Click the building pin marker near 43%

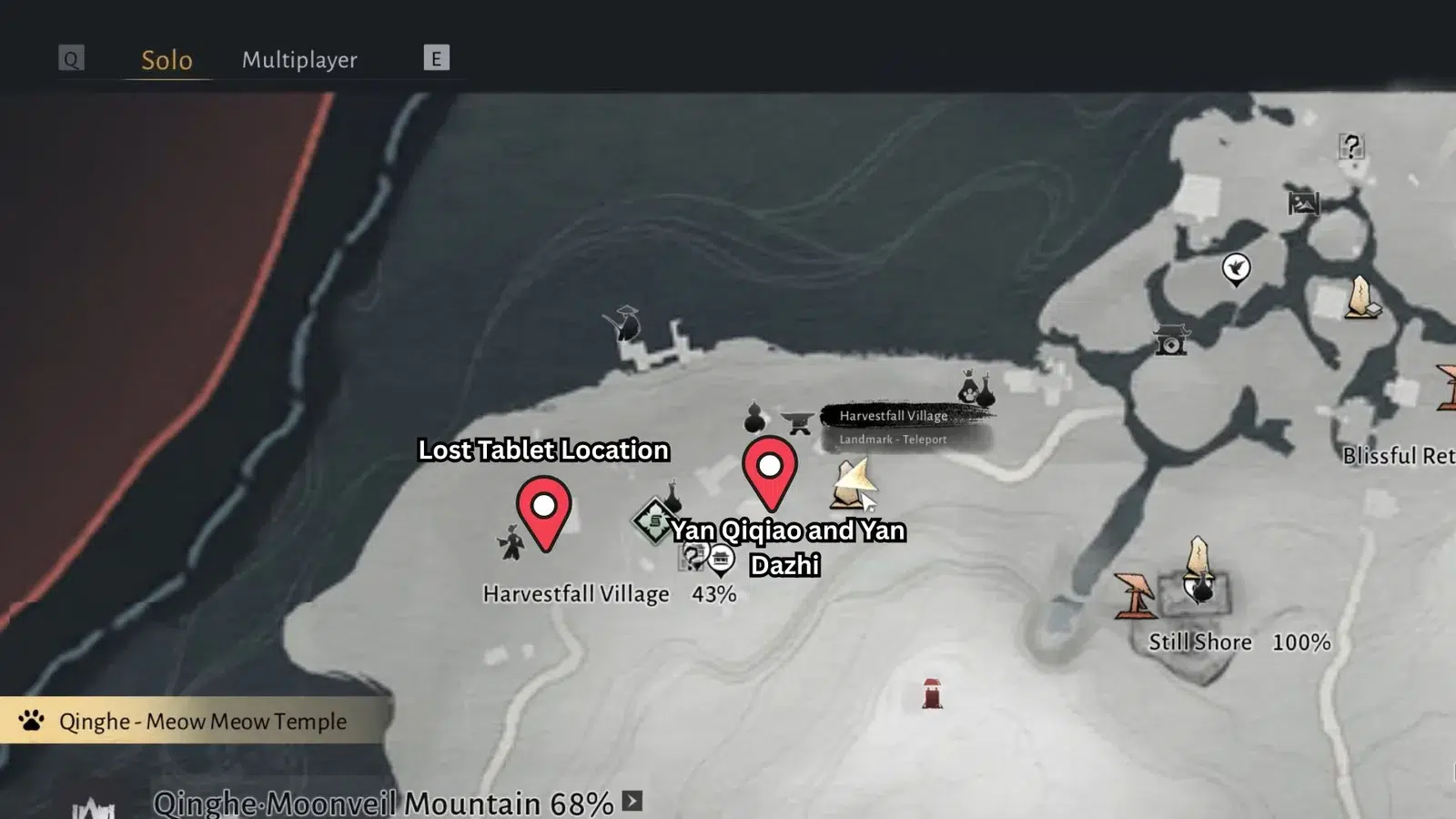pyautogui.click(x=721, y=559)
